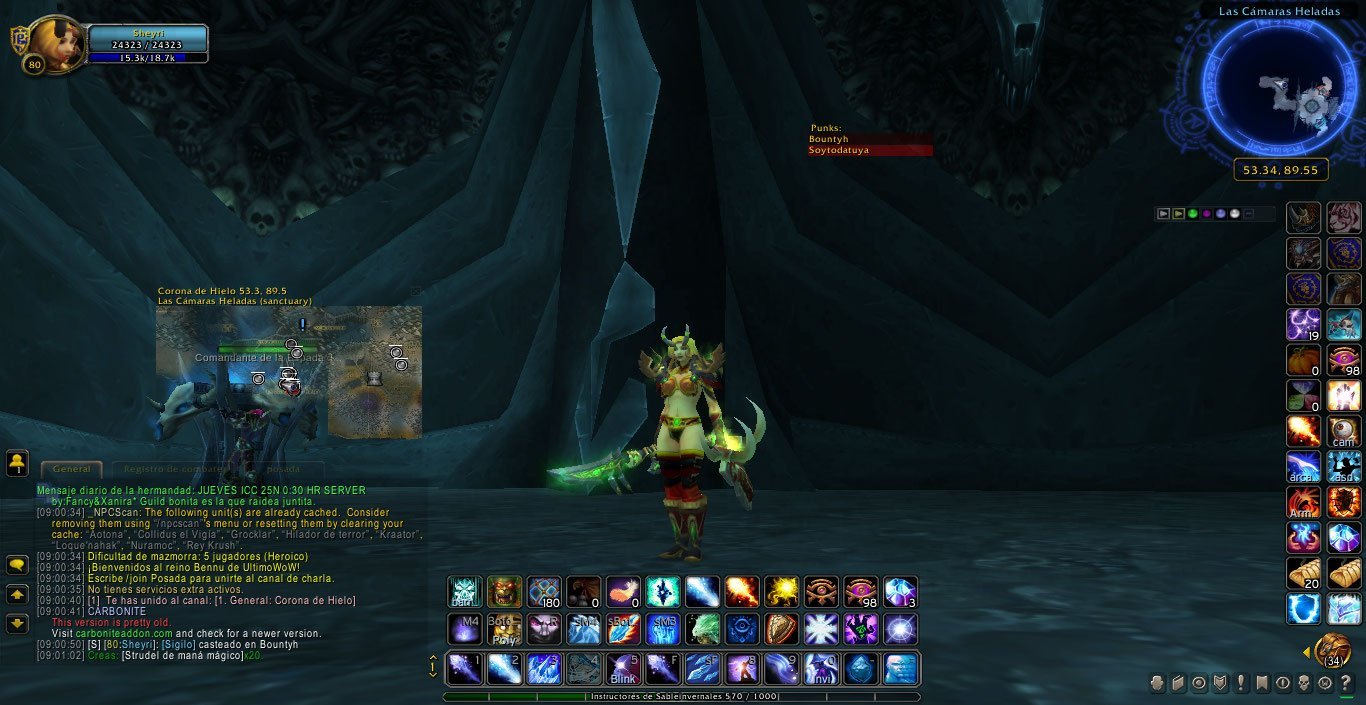Viewport: 1366px width, 705px height.
Task: Click the chat up-arrow button
Action: coord(17,594)
